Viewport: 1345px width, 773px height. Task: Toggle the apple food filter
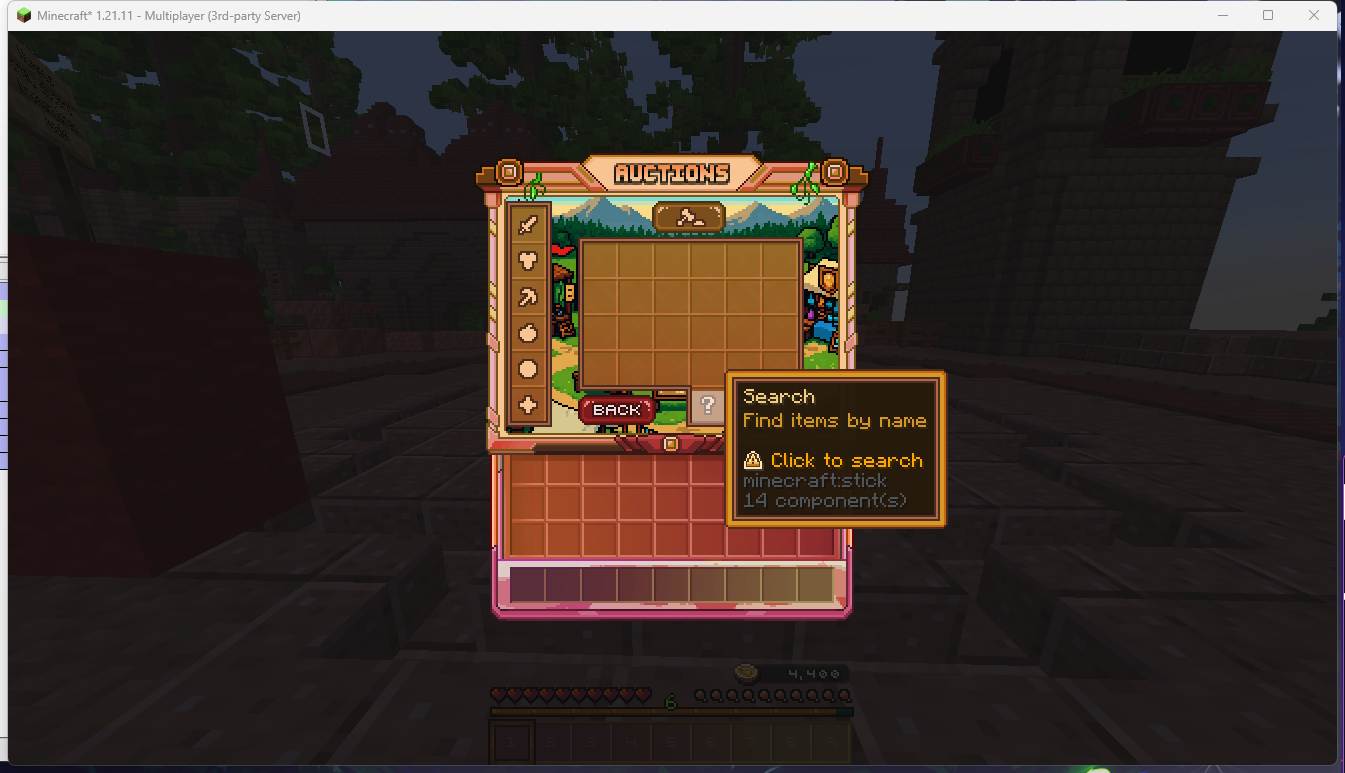pyautogui.click(x=530, y=334)
